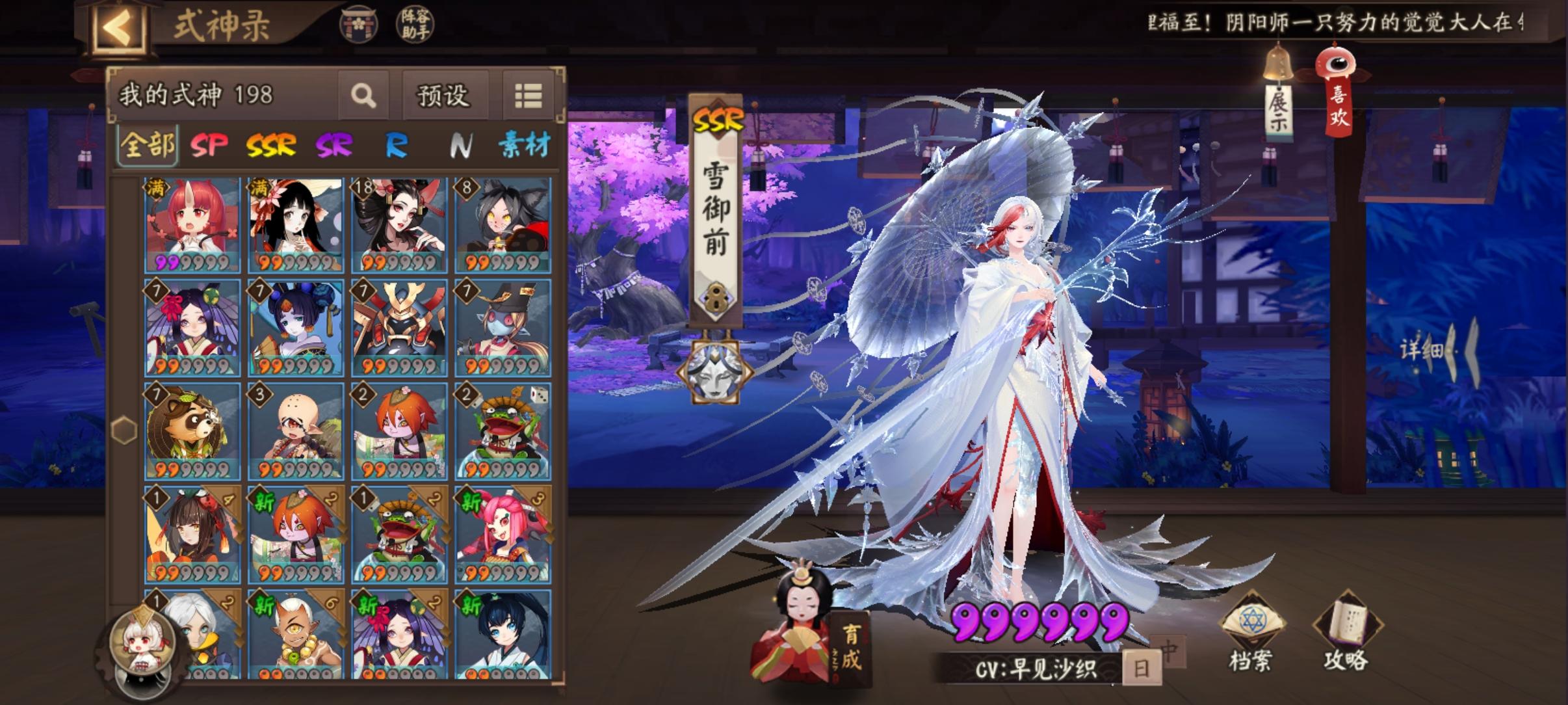The width and height of the screenshot is (1568, 705).
Task: Switch voice language to 日 Japanese
Action: (x=1142, y=667)
